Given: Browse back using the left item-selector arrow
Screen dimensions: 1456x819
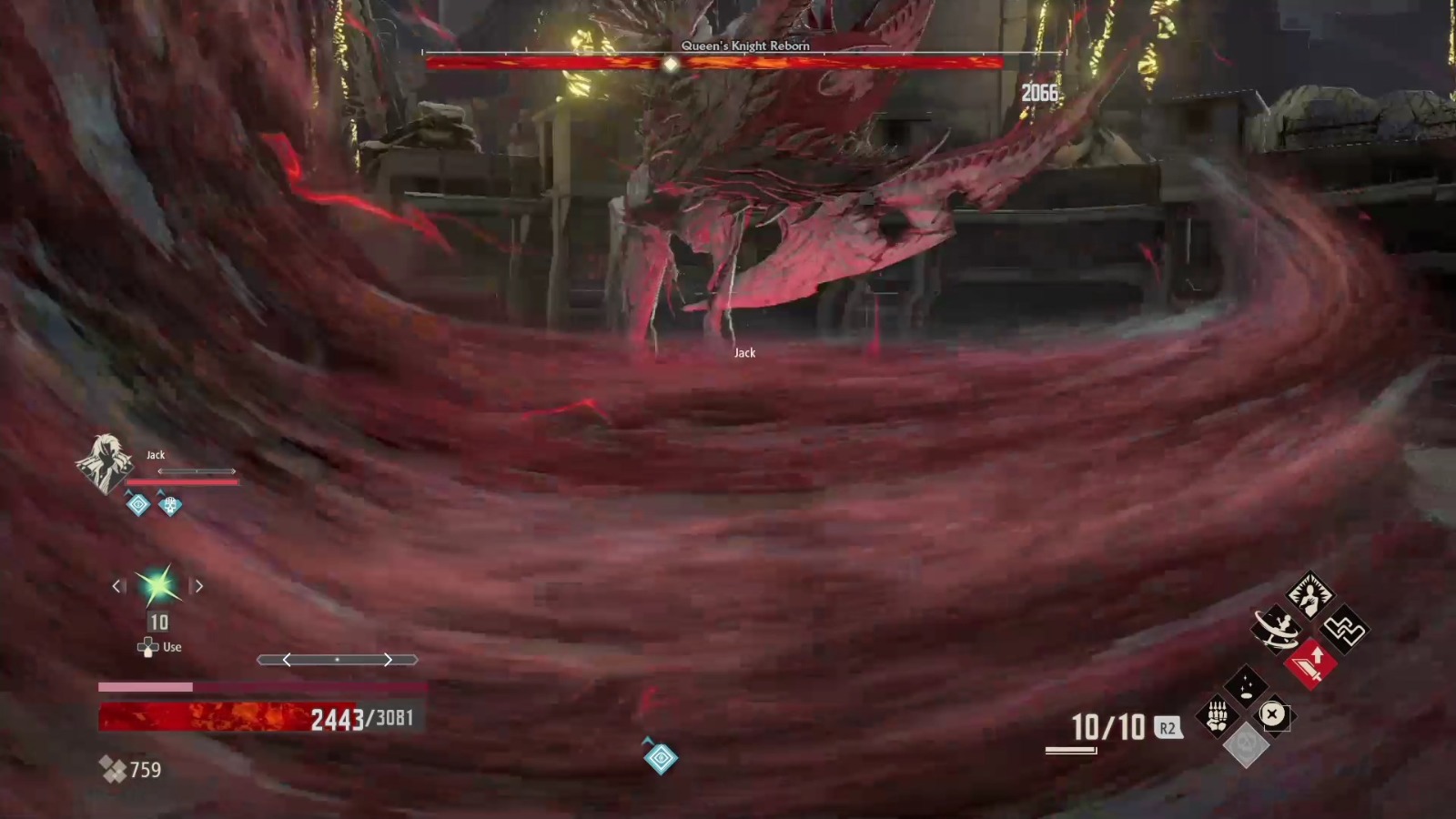Looking at the screenshot, I should (x=117, y=586).
